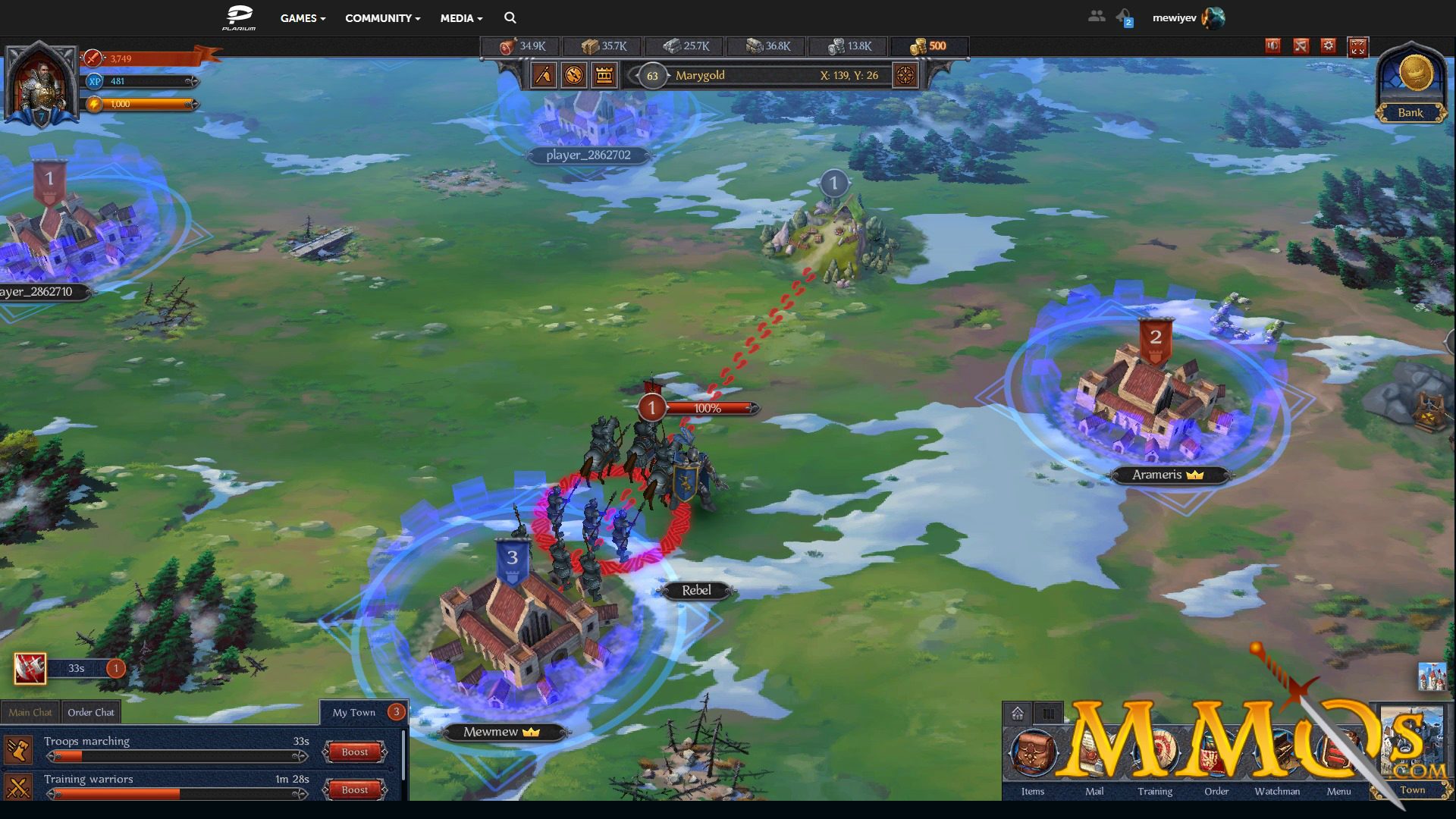Open the Items bag
This screenshot has height=819, width=1456.
pyautogui.click(x=1032, y=755)
